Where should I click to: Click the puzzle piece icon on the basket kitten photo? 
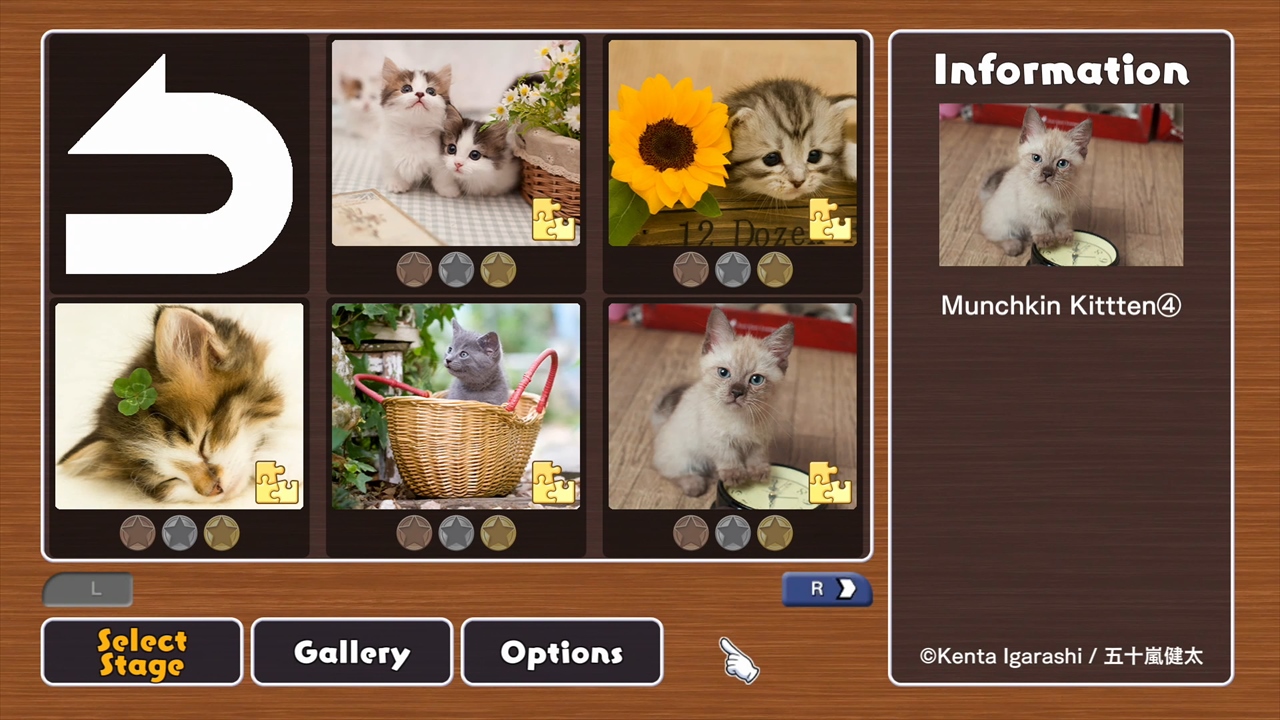tap(554, 483)
